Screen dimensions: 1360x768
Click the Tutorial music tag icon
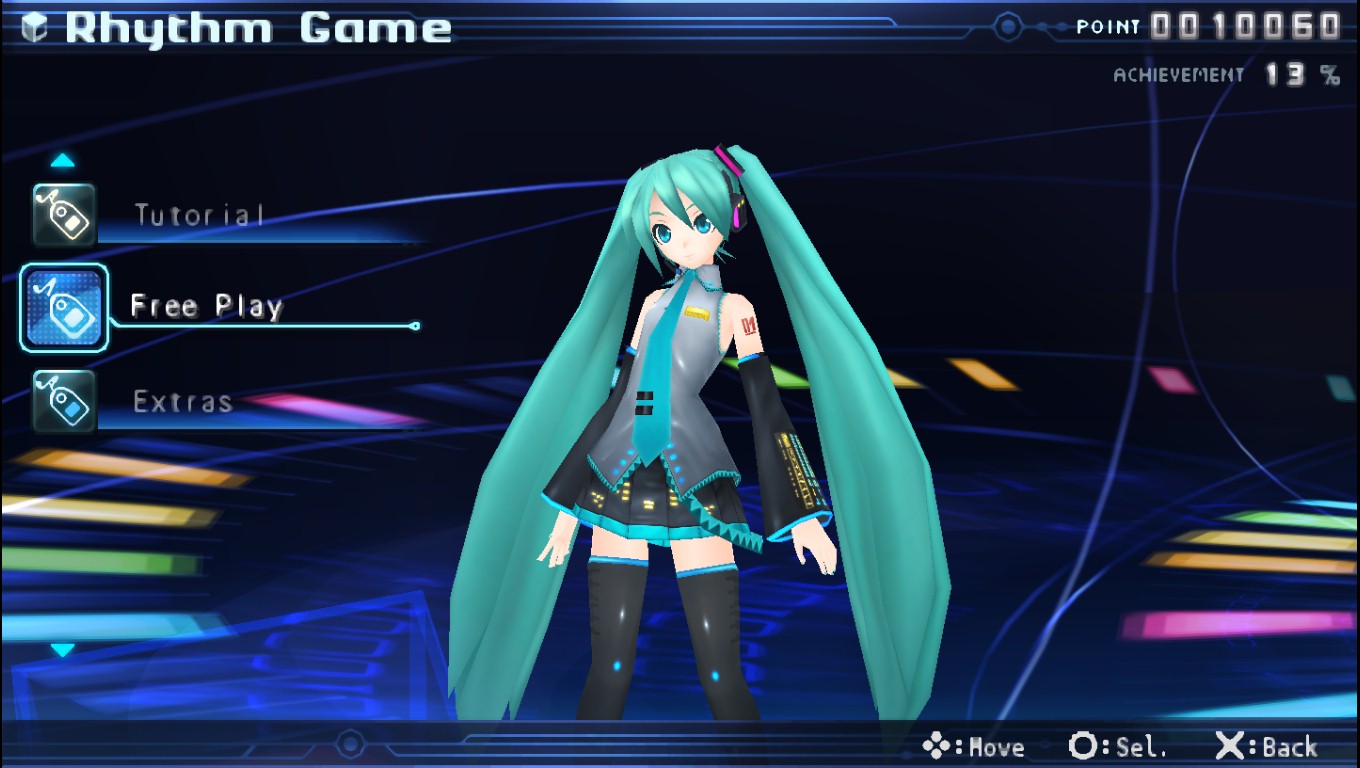click(x=63, y=213)
